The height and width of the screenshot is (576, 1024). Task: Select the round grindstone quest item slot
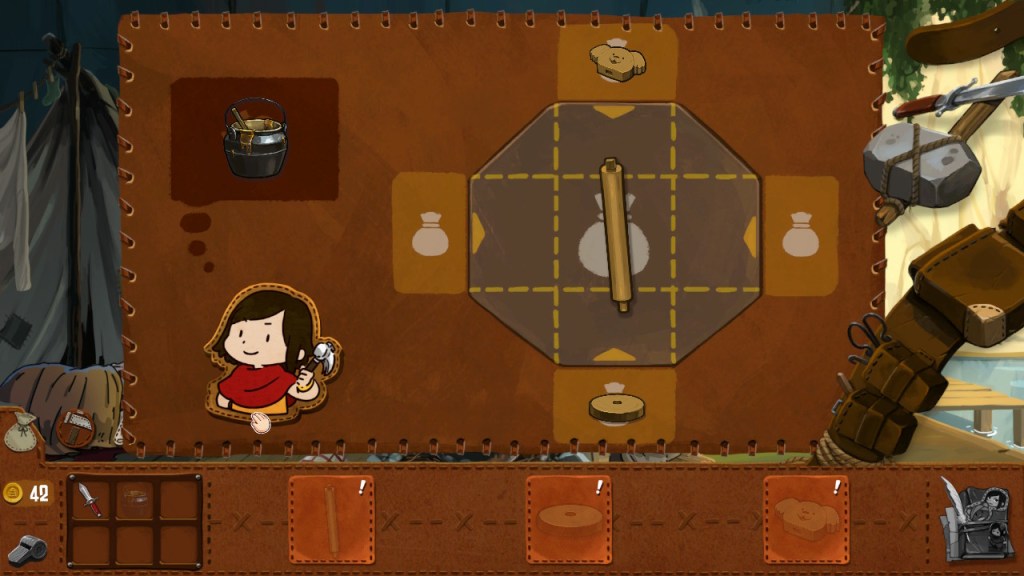tap(568, 519)
